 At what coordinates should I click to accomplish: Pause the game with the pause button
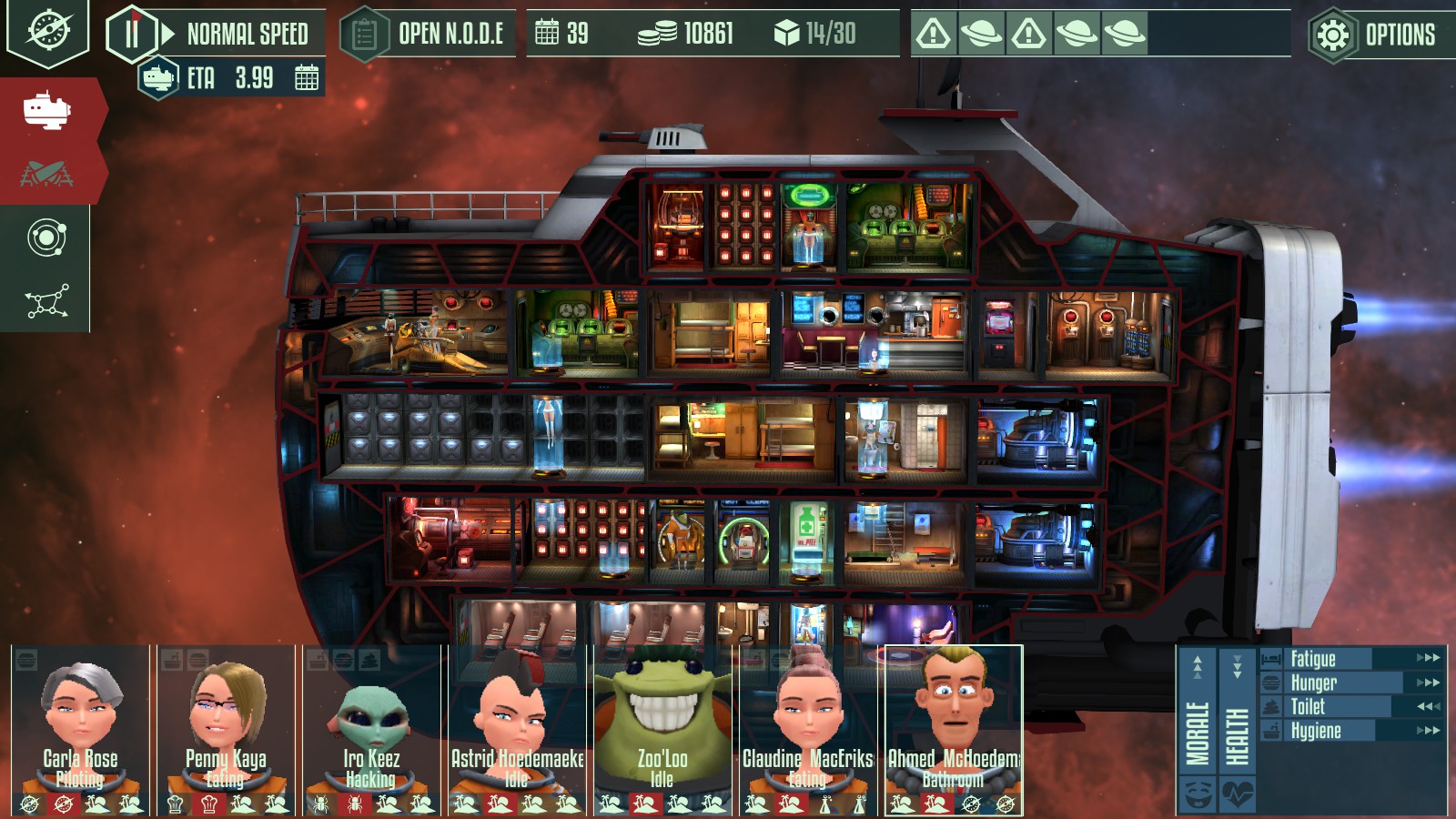[x=132, y=35]
